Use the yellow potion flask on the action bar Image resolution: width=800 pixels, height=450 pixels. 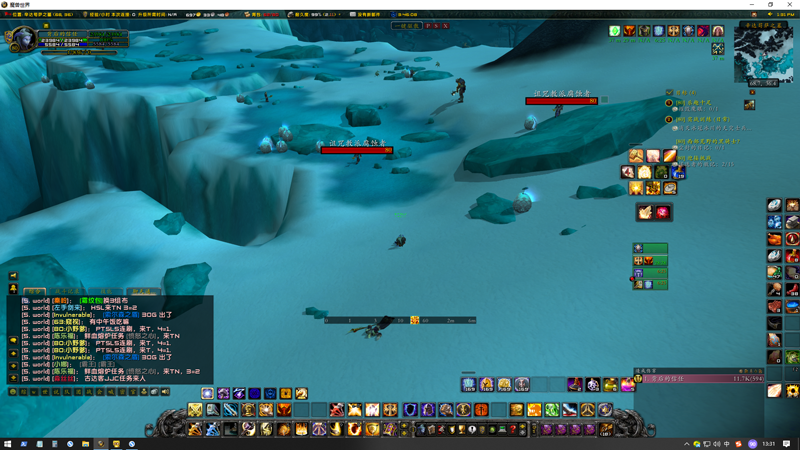(x=609, y=385)
